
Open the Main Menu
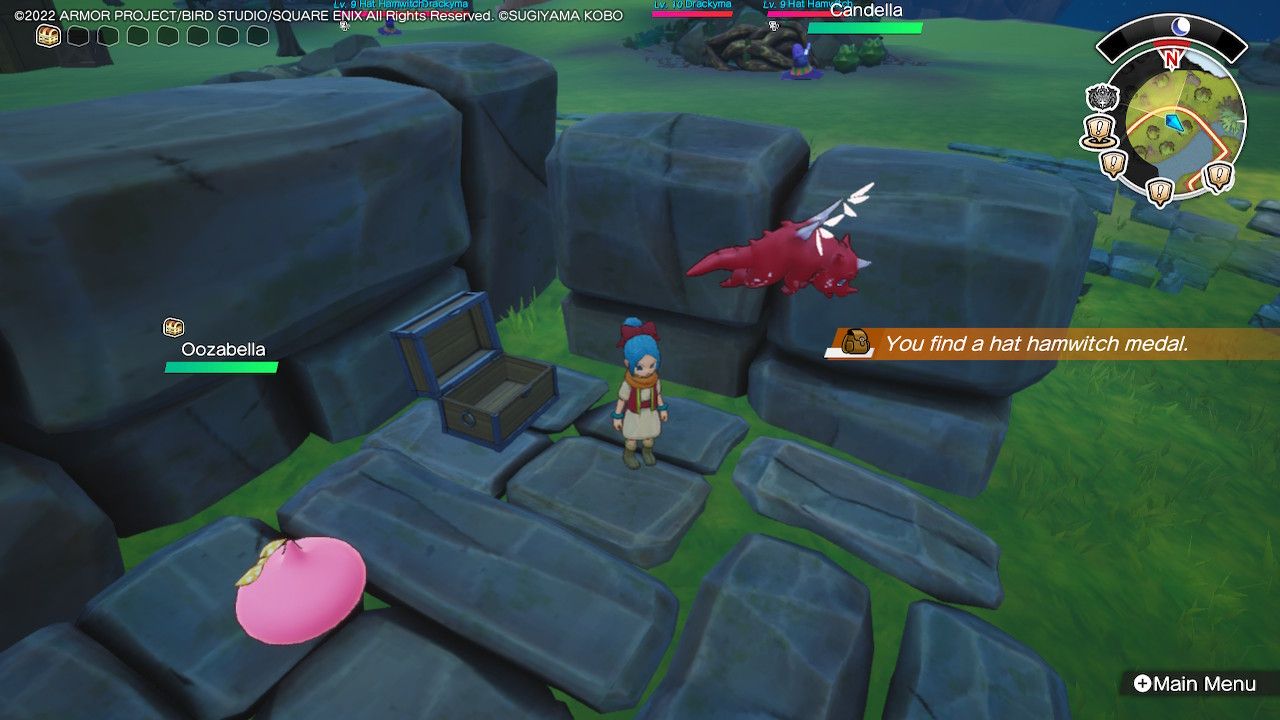[1197, 684]
